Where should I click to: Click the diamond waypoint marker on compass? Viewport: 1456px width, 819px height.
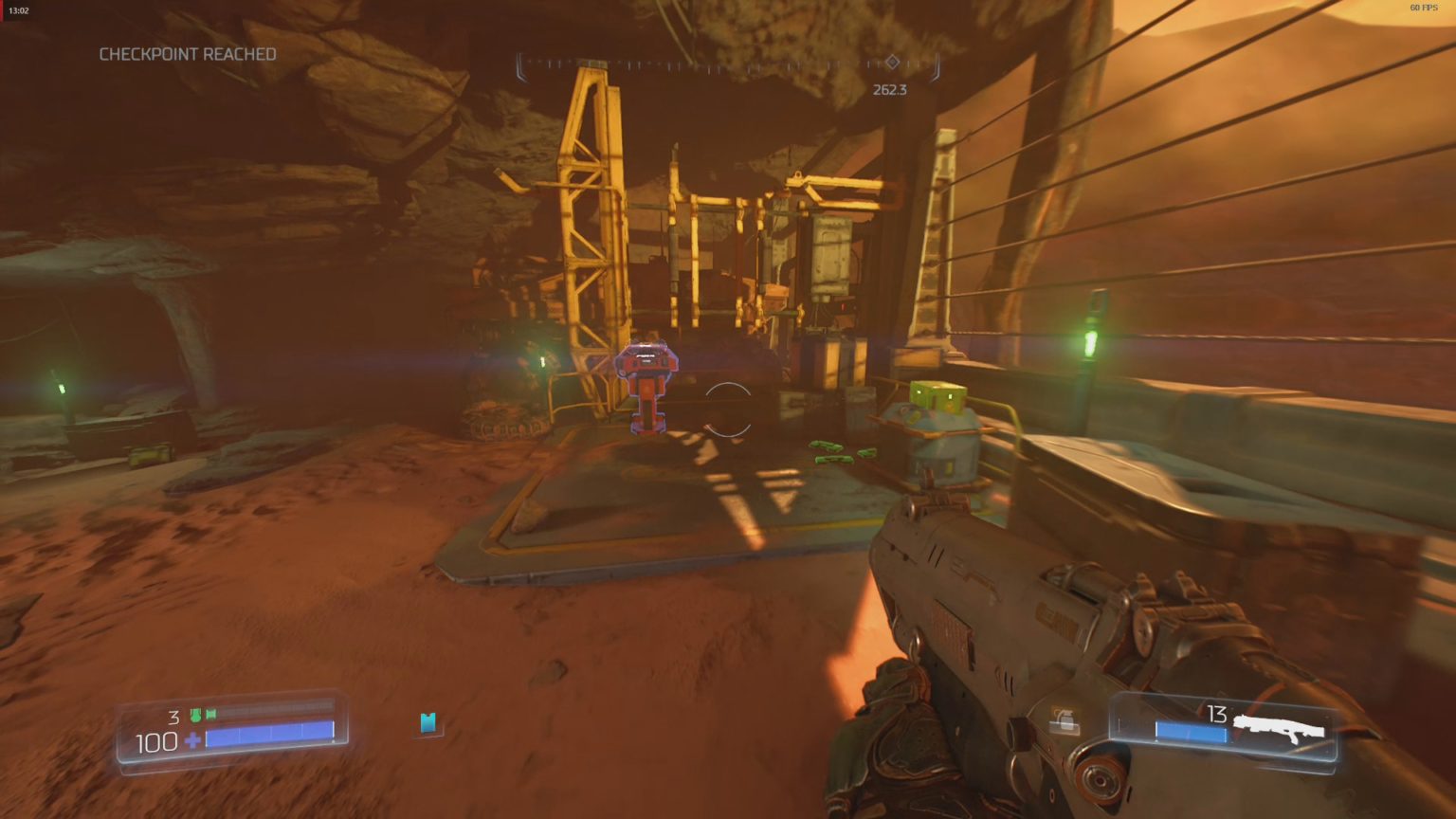891,62
